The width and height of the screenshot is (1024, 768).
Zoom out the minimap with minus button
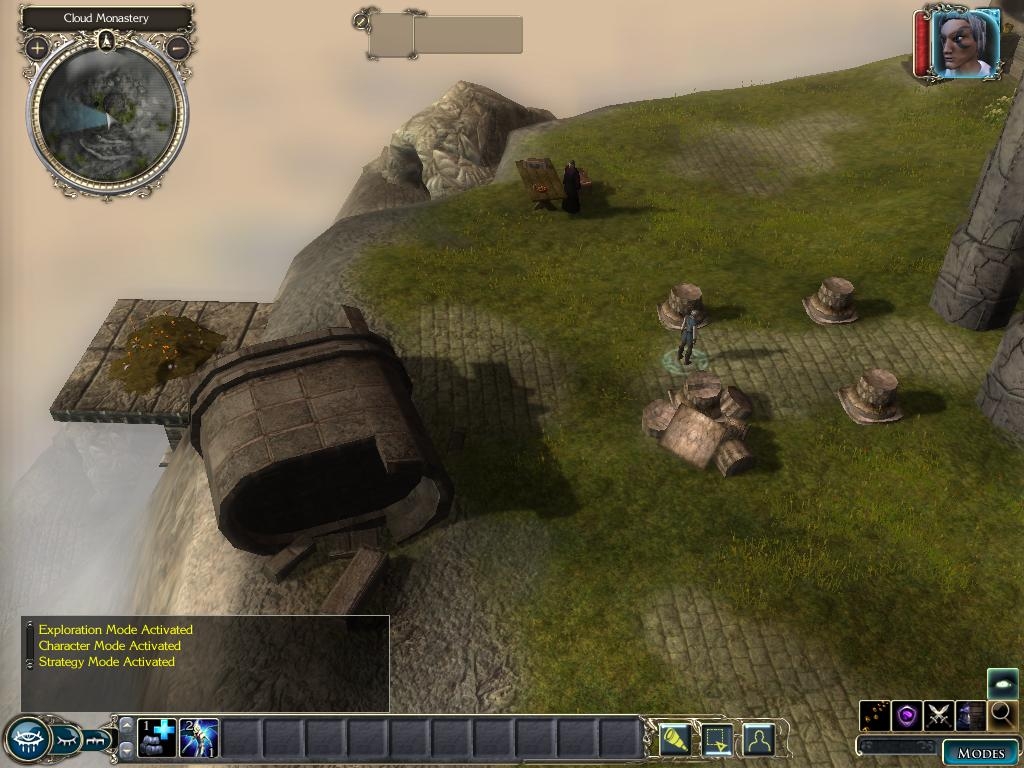tap(179, 47)
